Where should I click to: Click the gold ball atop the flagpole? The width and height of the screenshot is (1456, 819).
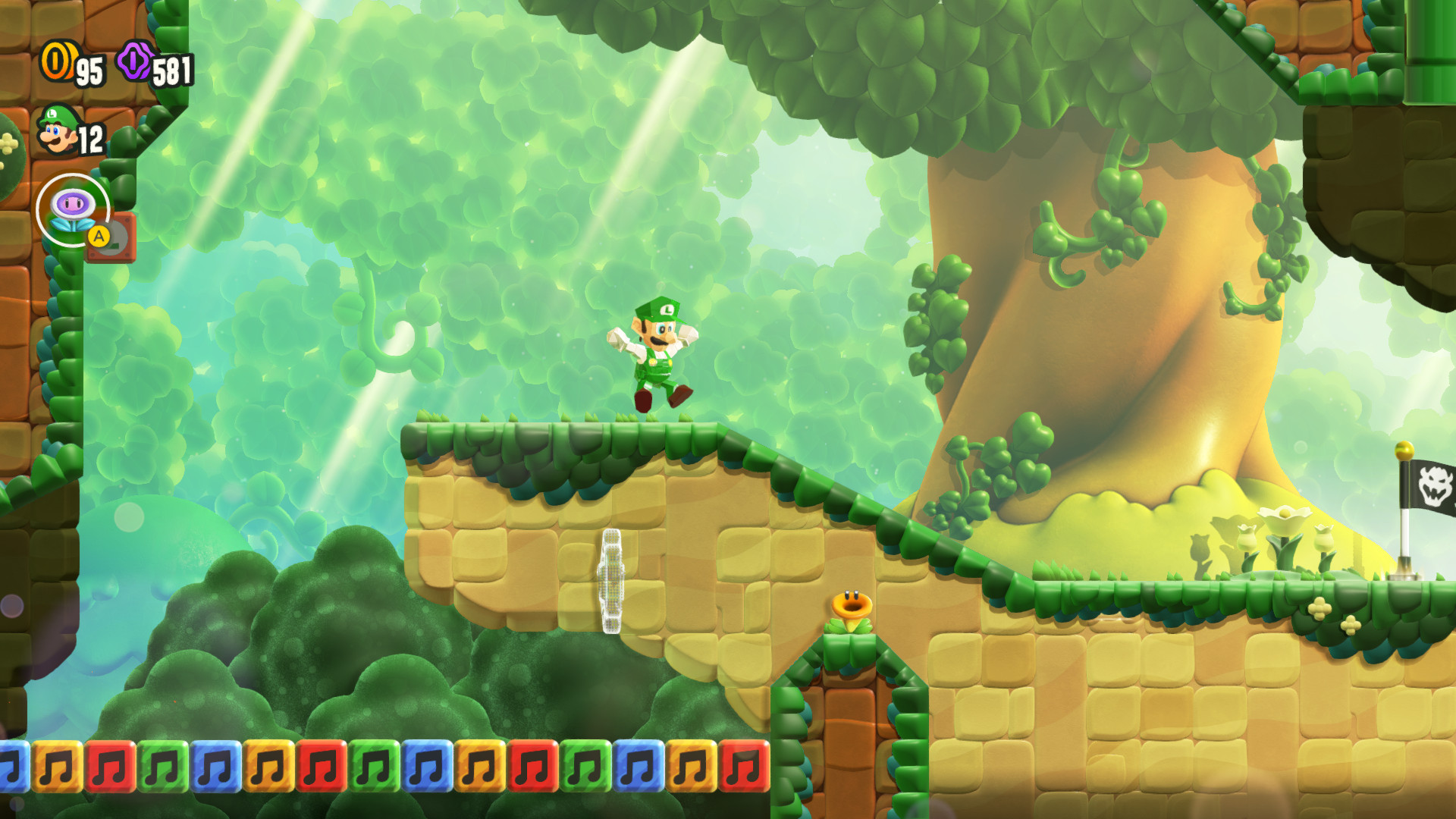coord(1404,450)
